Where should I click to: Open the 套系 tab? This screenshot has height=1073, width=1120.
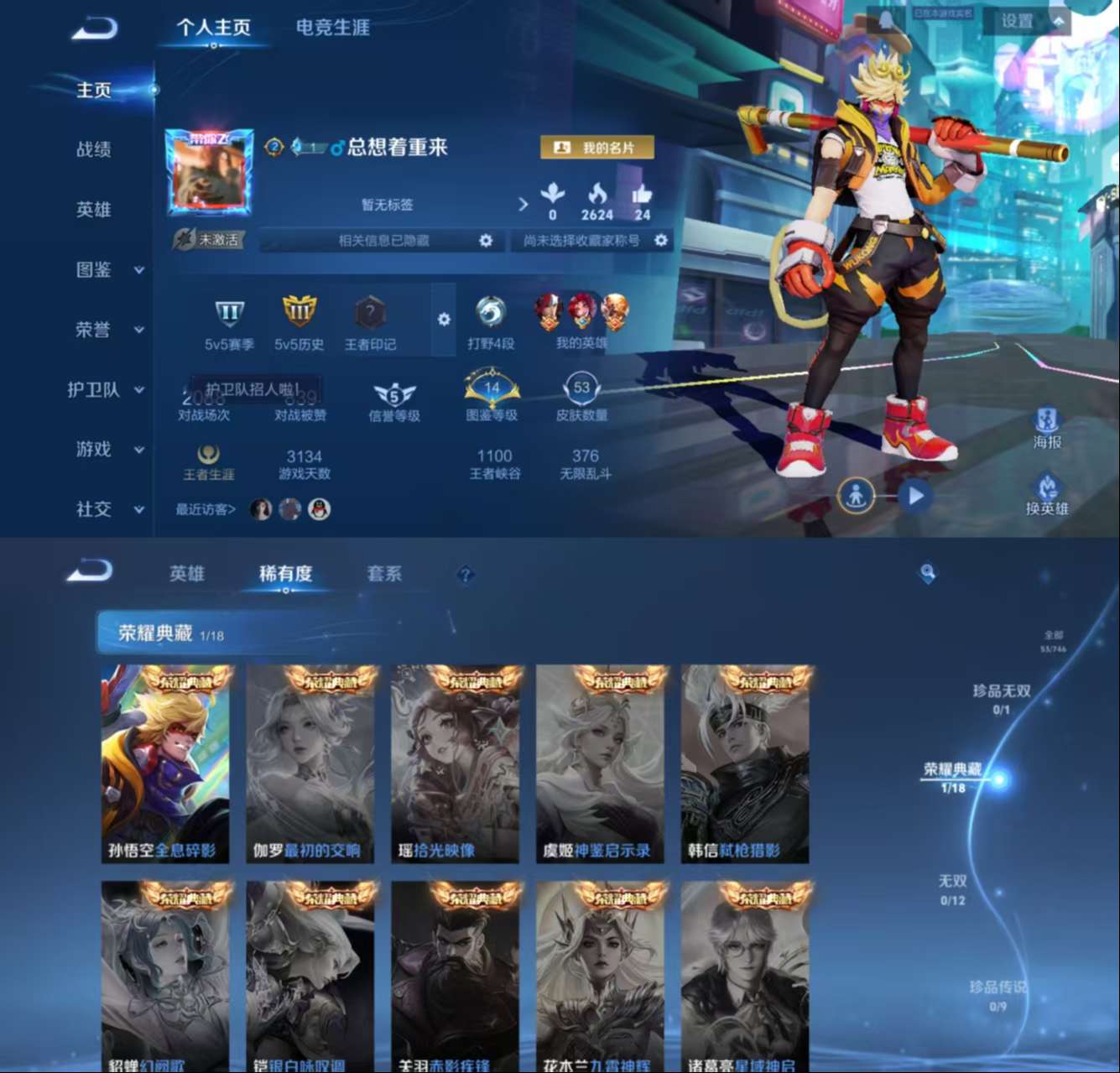click(383, 574)
